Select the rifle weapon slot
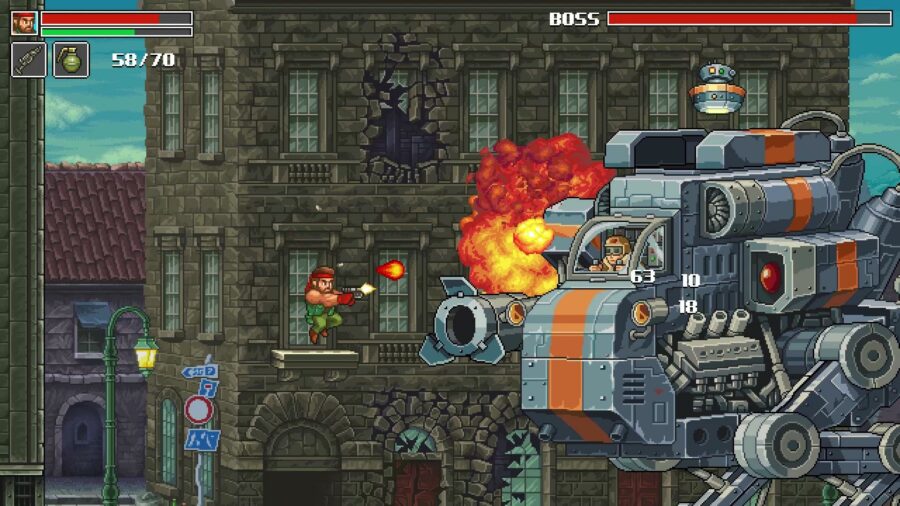 (28, 60)
